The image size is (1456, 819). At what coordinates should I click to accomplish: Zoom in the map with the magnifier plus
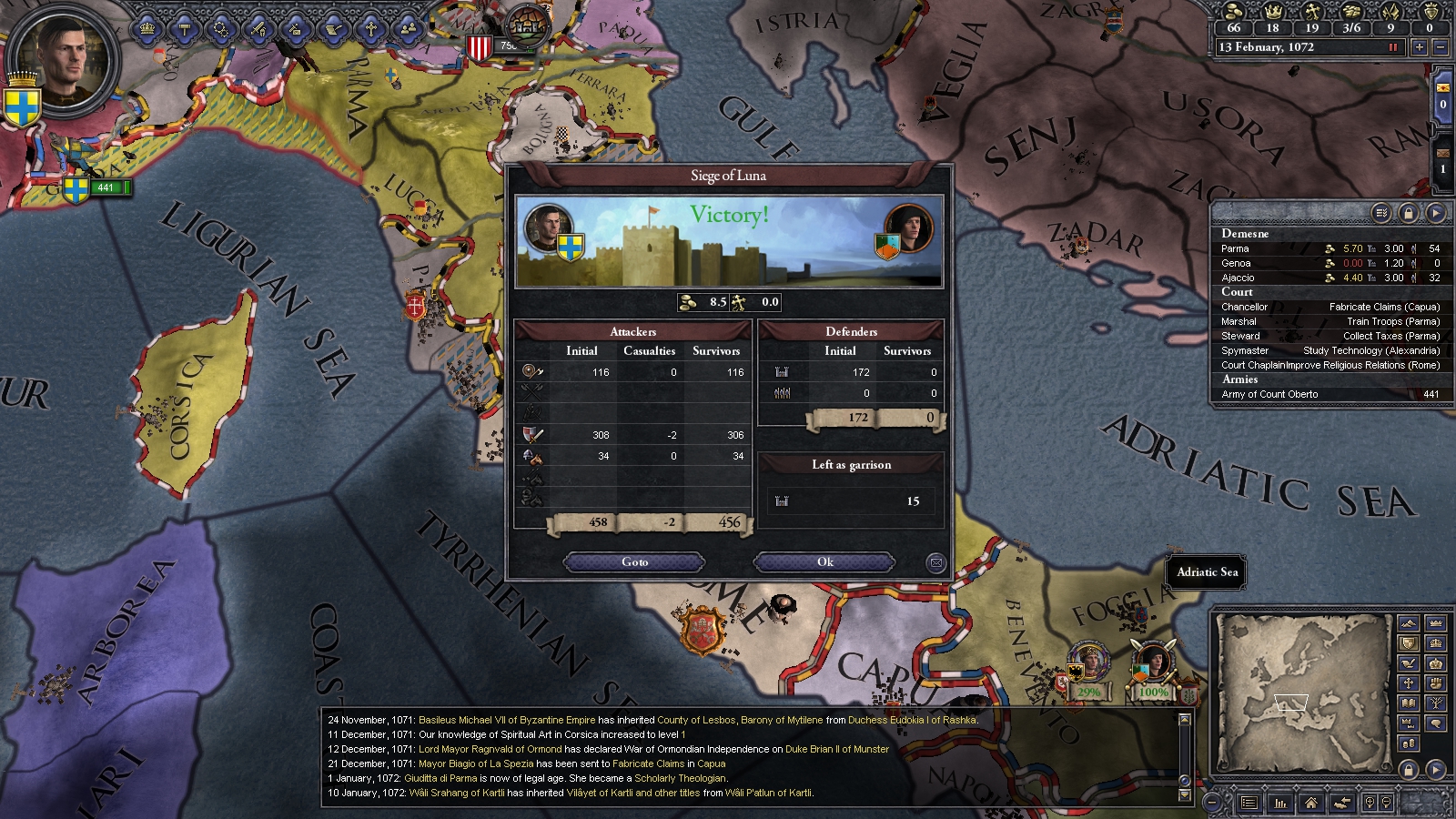(1370, 803)
